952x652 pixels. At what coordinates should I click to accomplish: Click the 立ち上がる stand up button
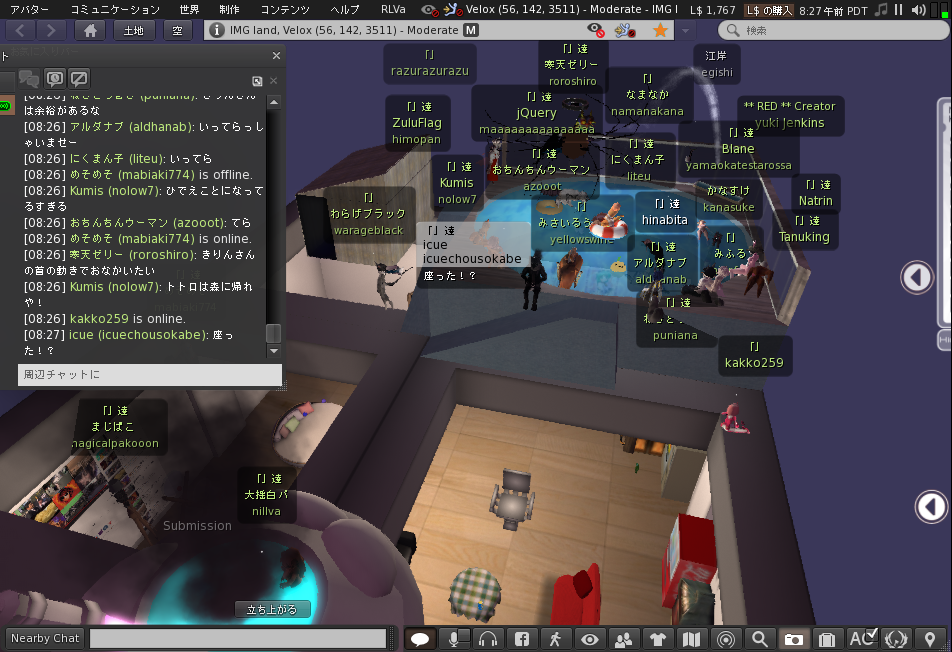[273, 609]
